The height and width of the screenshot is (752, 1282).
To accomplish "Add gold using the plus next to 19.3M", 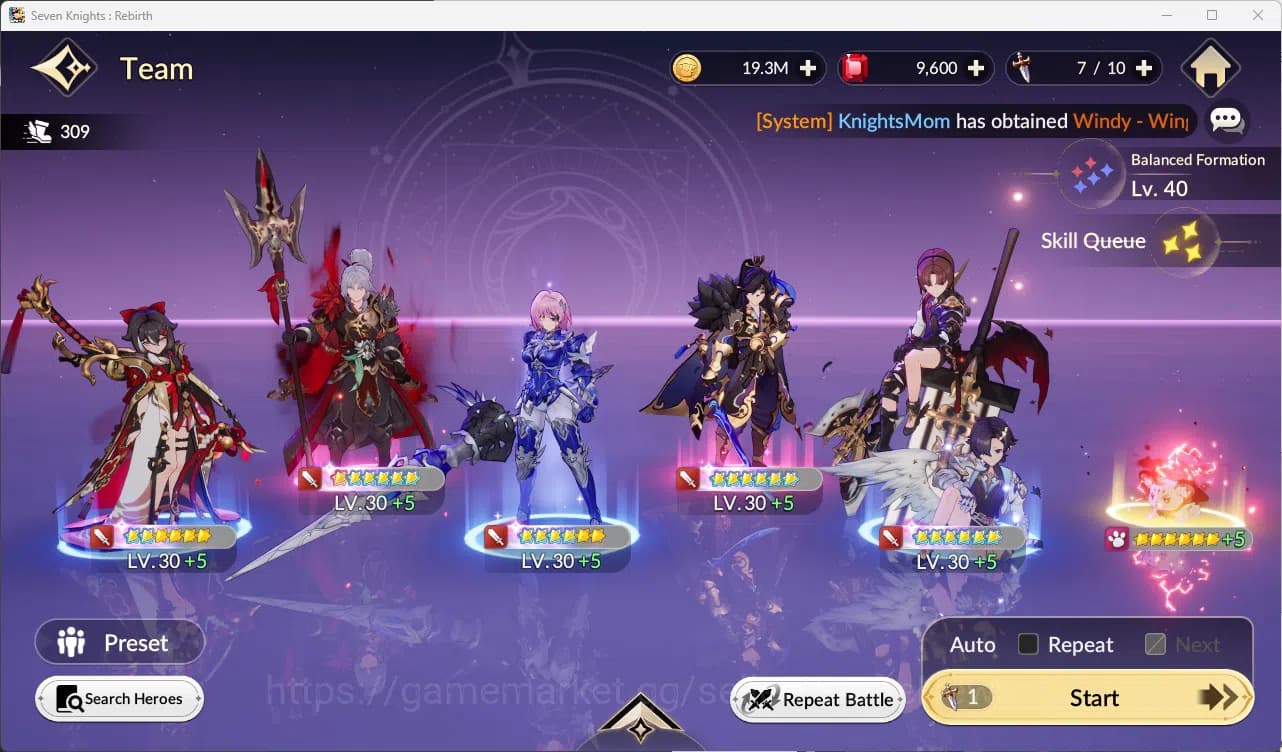I will 810,68.
